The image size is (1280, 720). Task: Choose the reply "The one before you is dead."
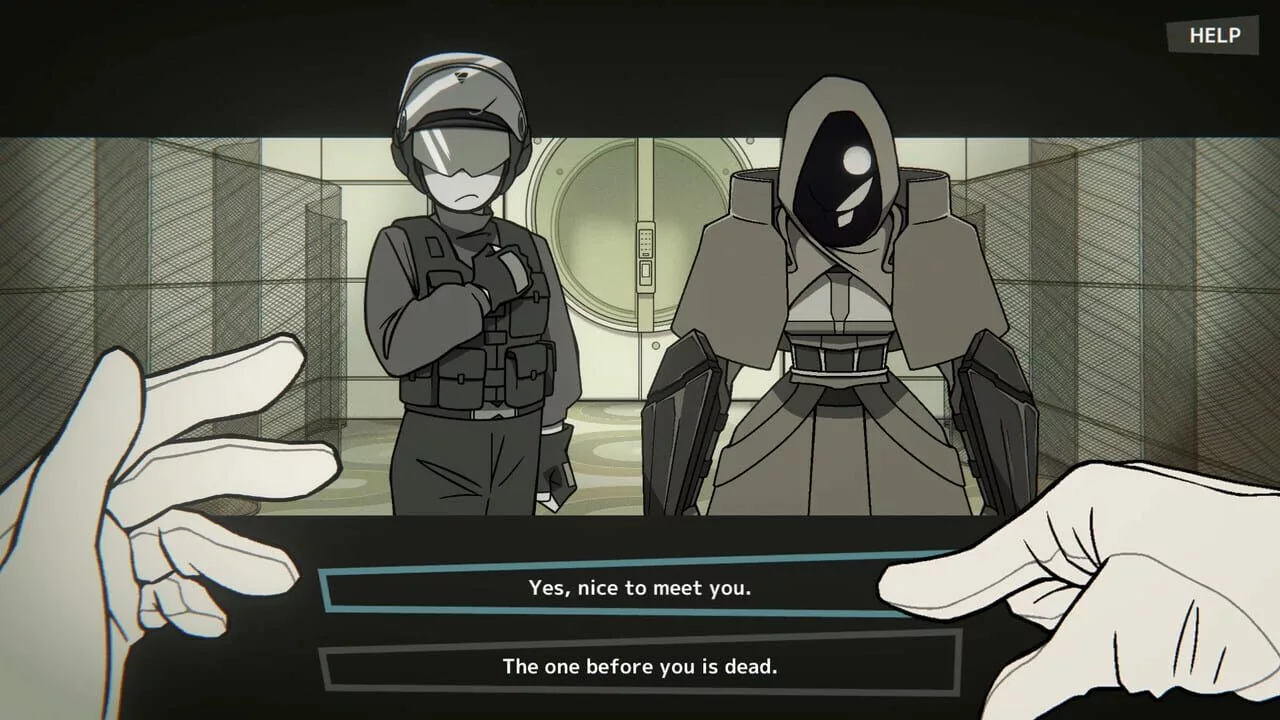coord(639,666)
